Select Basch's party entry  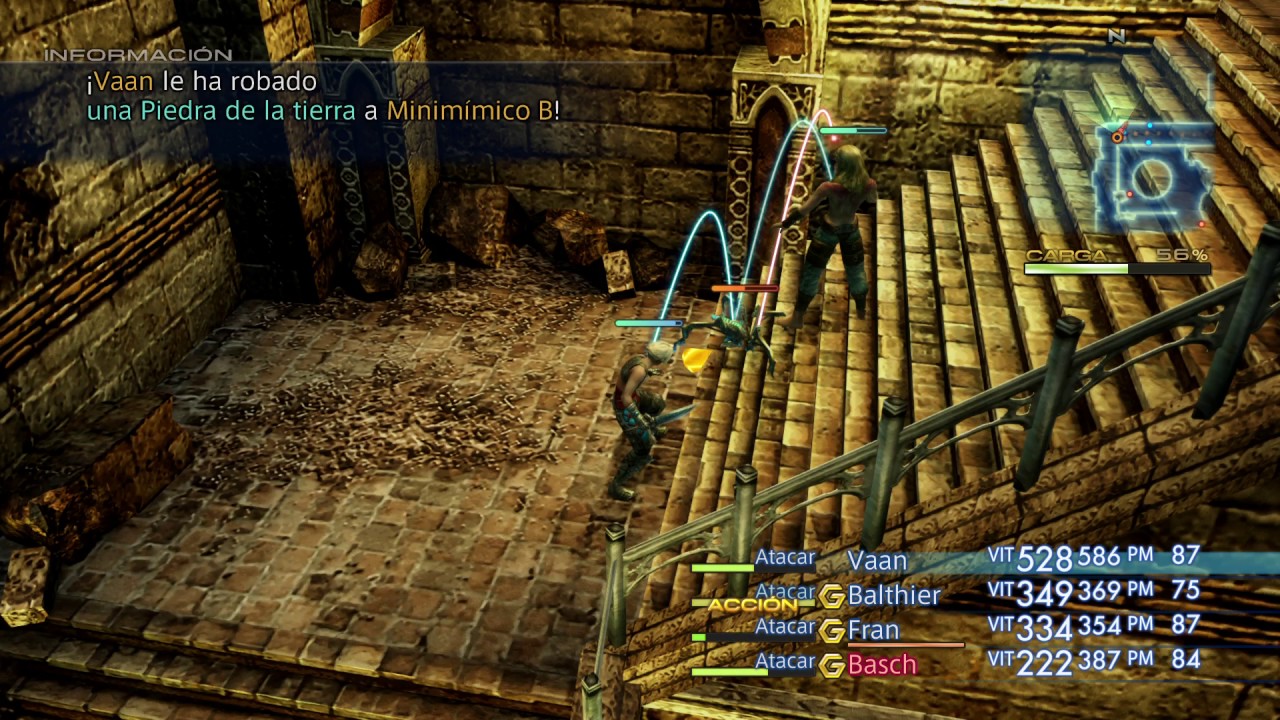click(881, 665)
